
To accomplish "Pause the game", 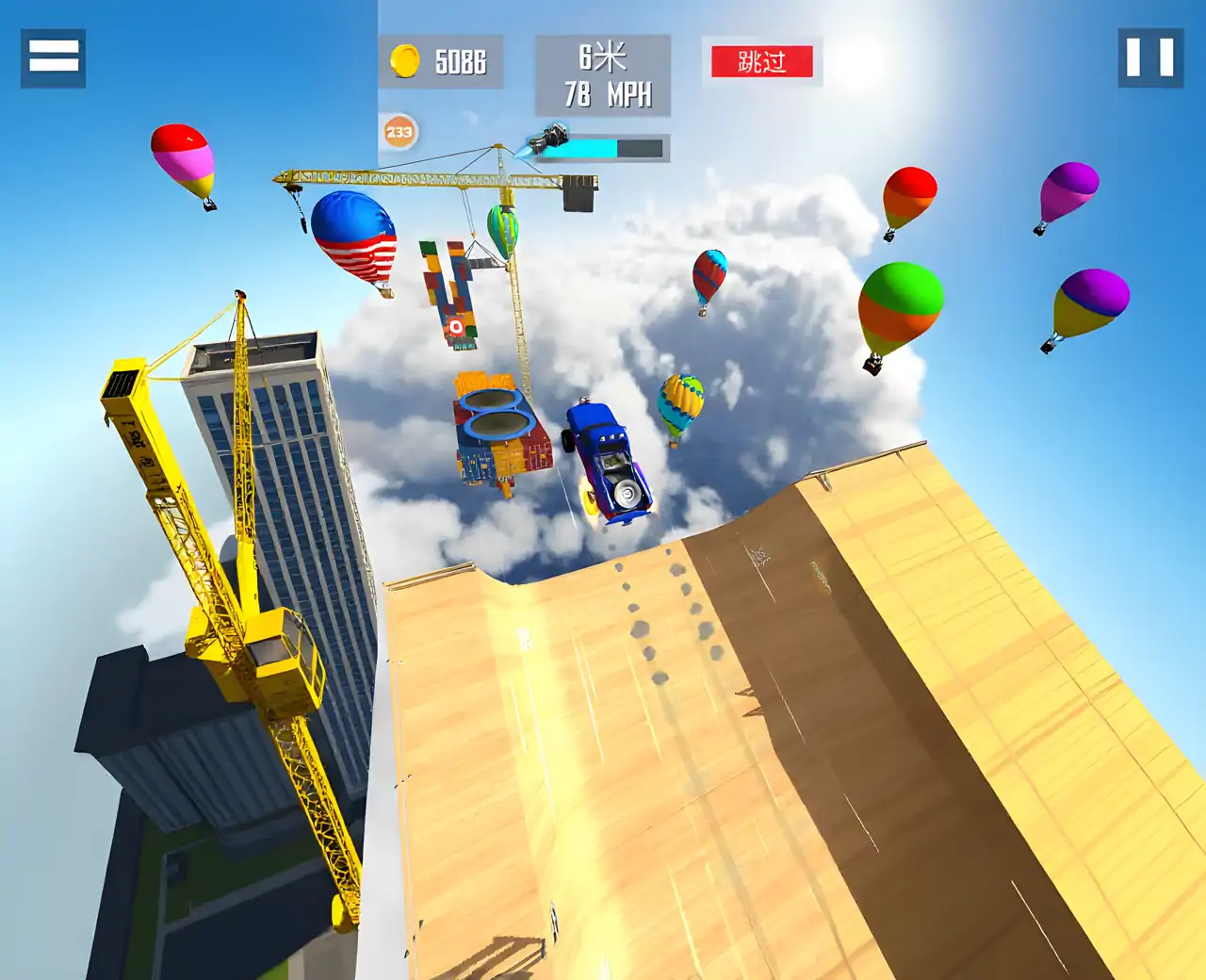I will click(1150, 57).
